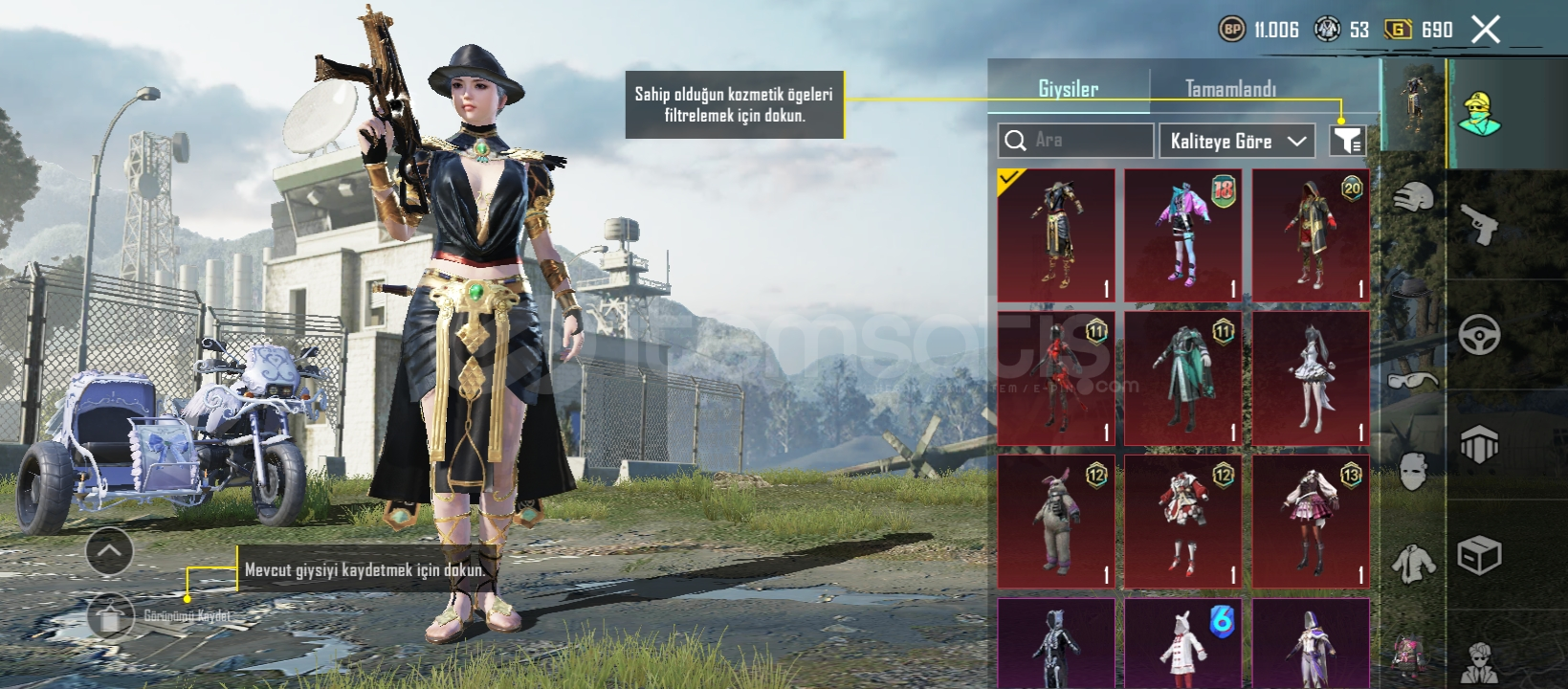
Task: Open the pistol weapon skins category
Action: [x=1479, y=225]
